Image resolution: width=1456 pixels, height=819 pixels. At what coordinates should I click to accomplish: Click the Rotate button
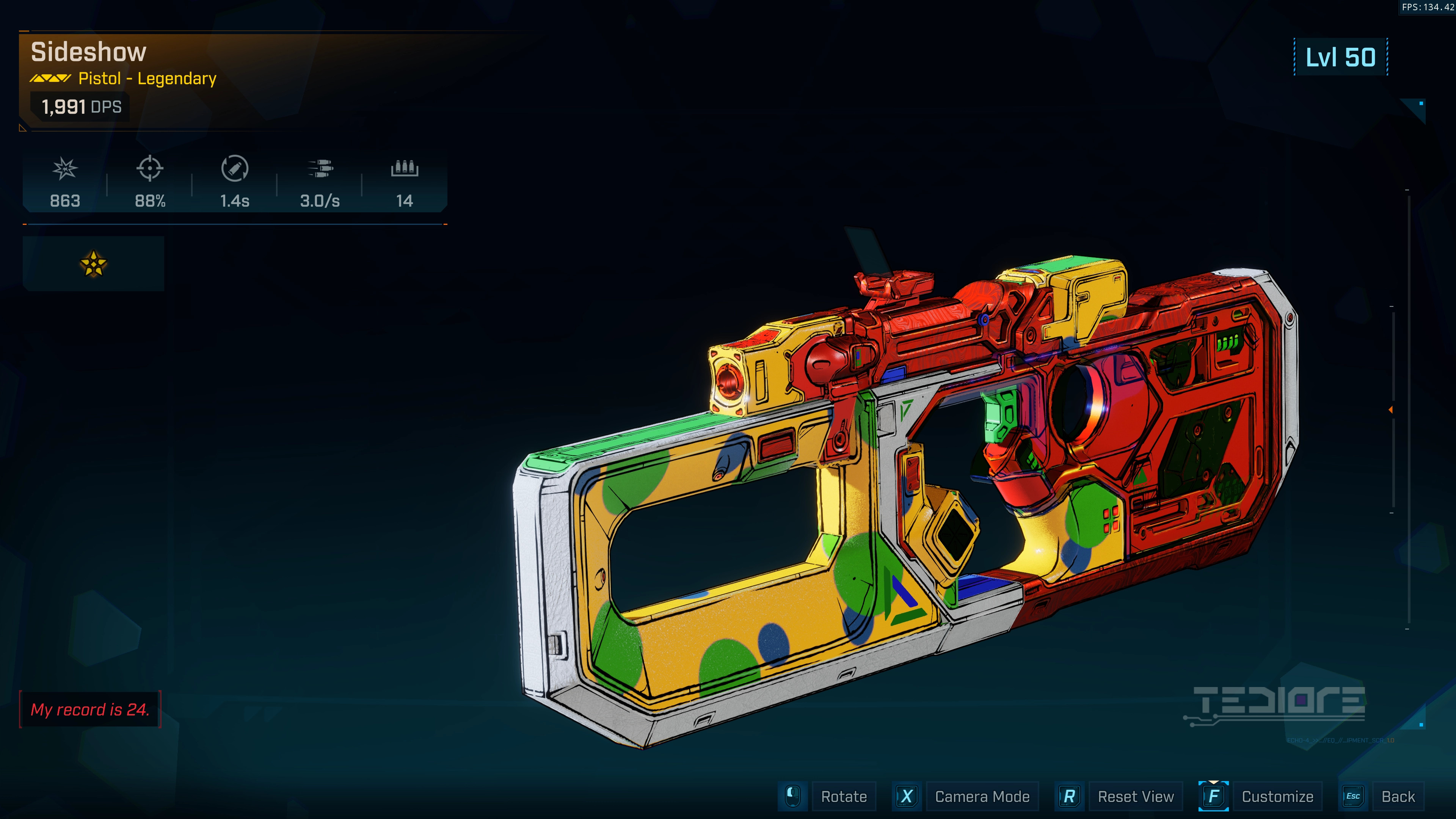[843, 796]
